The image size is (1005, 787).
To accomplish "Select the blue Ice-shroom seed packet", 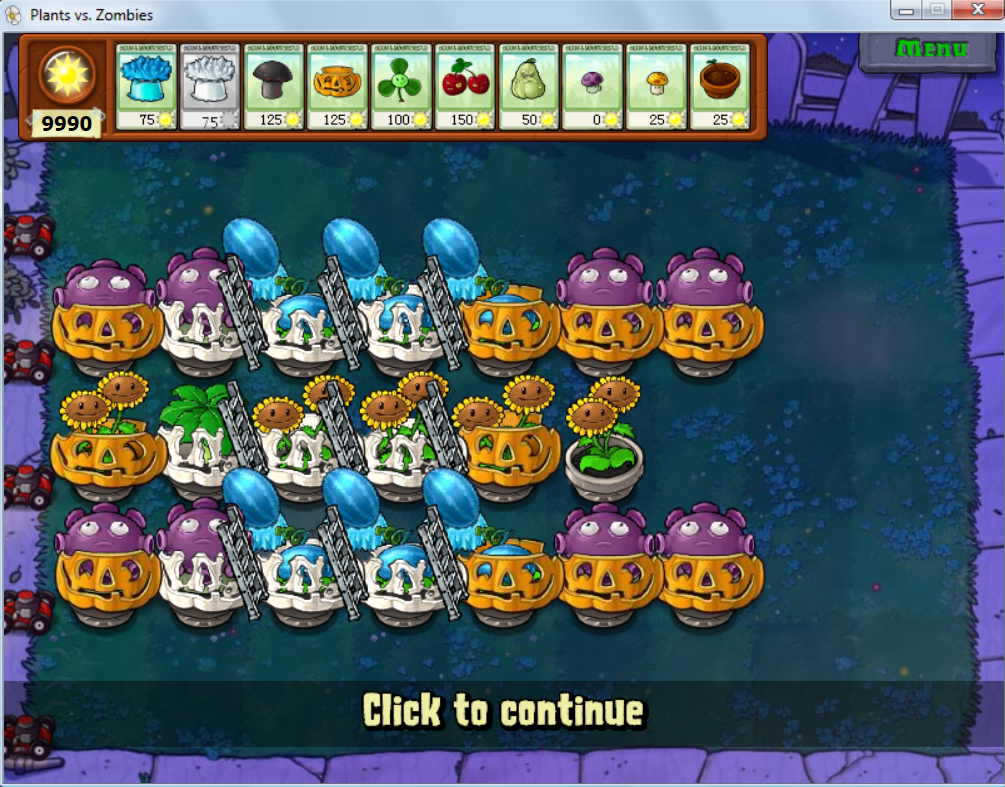I will 146,88.
